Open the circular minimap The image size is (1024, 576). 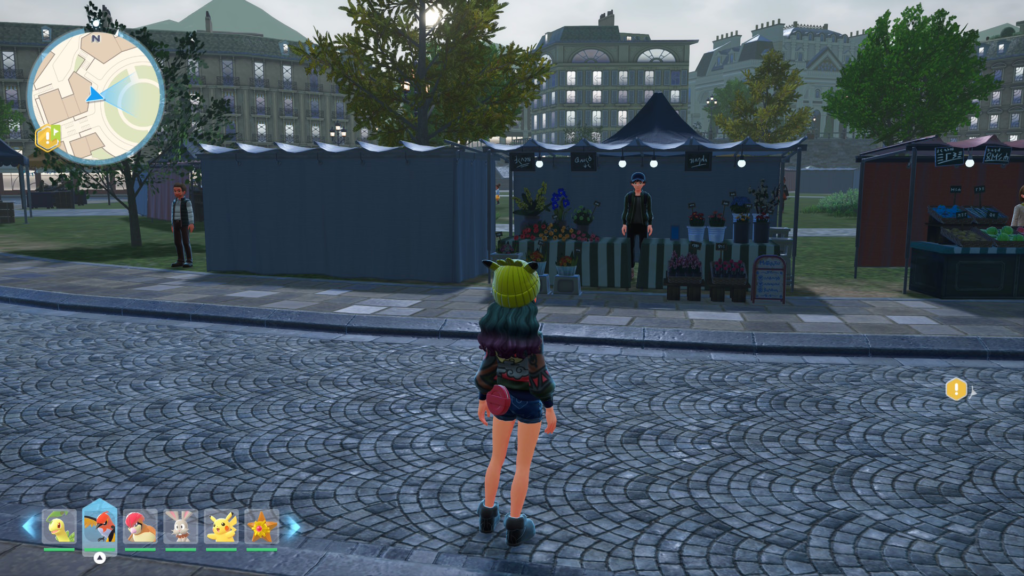95,96
